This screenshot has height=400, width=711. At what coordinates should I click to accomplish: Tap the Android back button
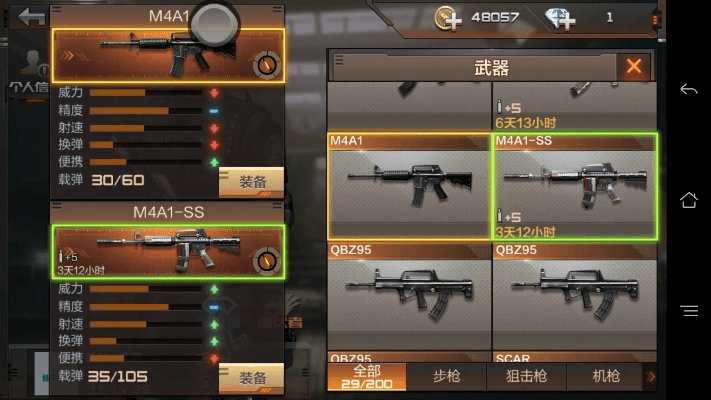688,90
